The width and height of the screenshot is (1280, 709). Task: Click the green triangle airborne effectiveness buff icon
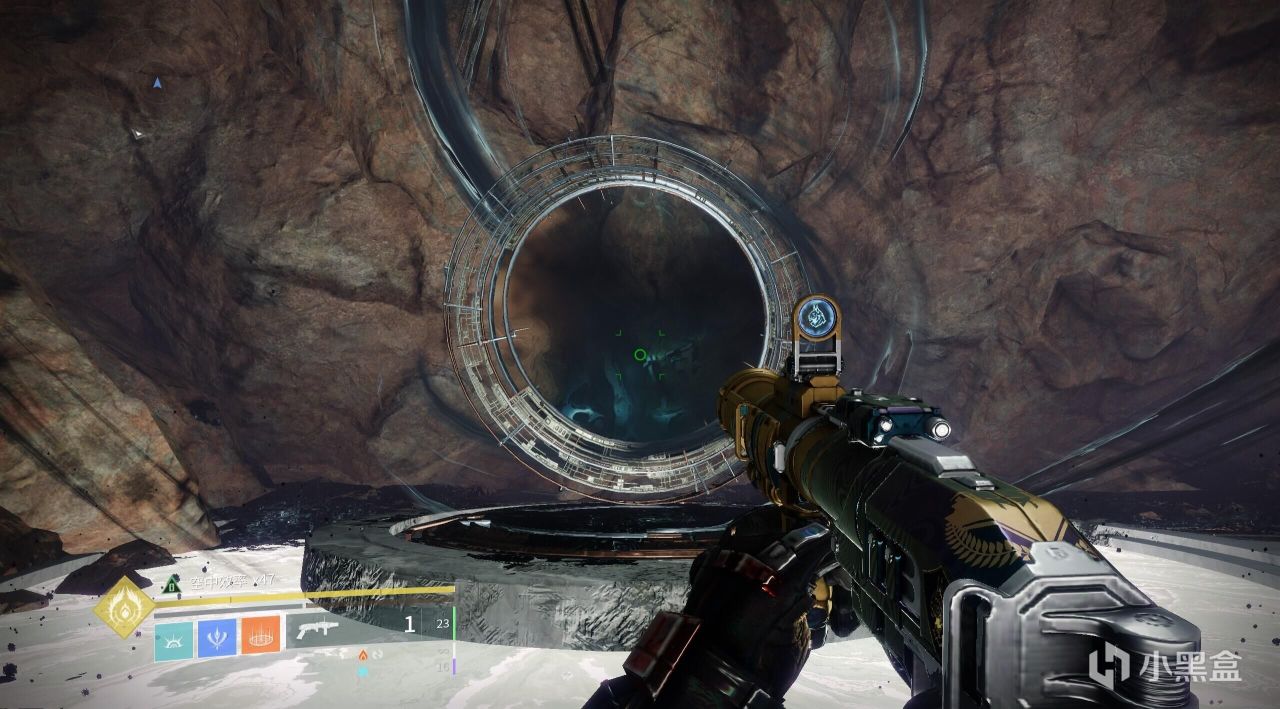point(173,584)
